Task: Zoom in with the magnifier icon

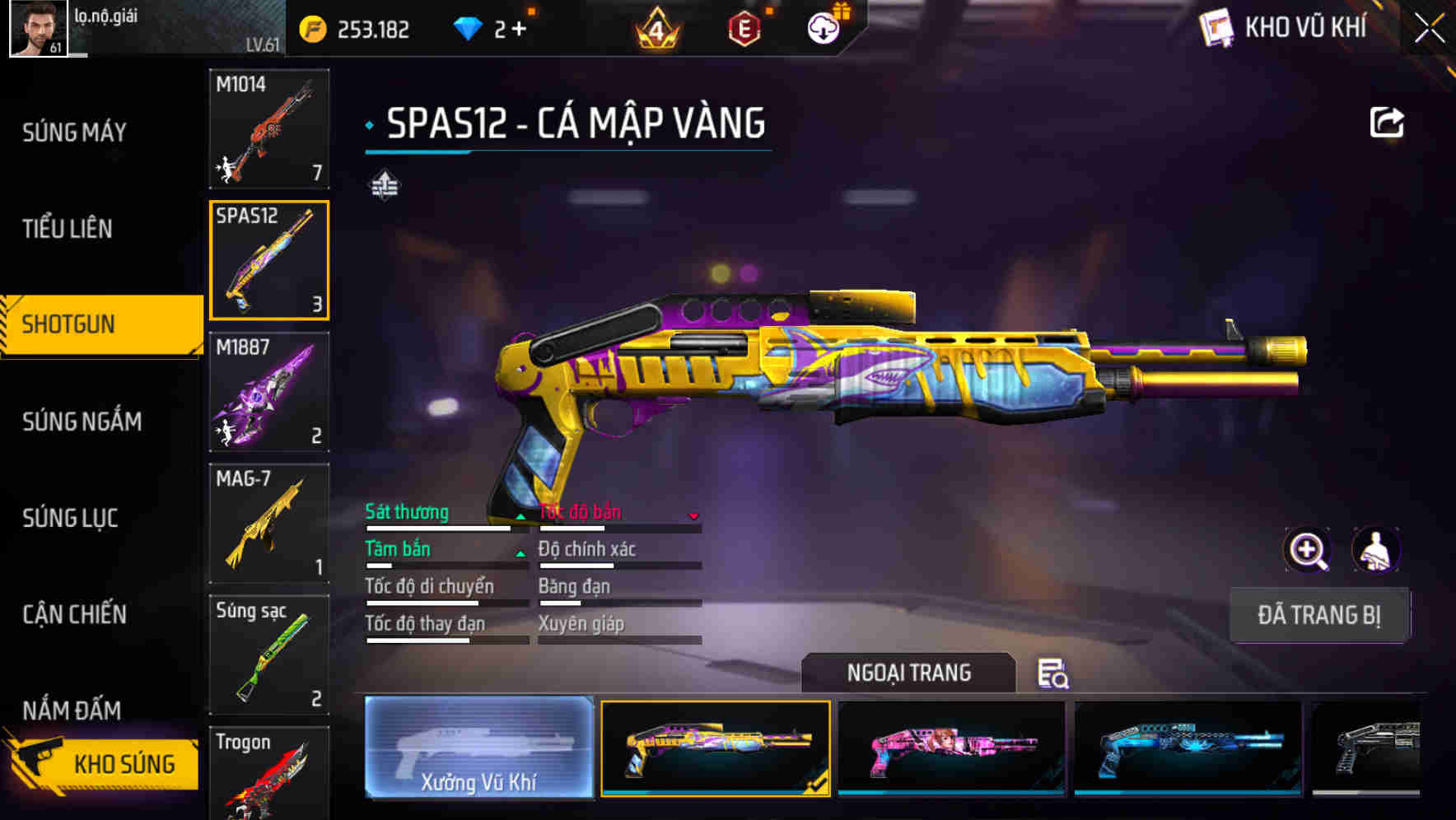Action: 1308,550
